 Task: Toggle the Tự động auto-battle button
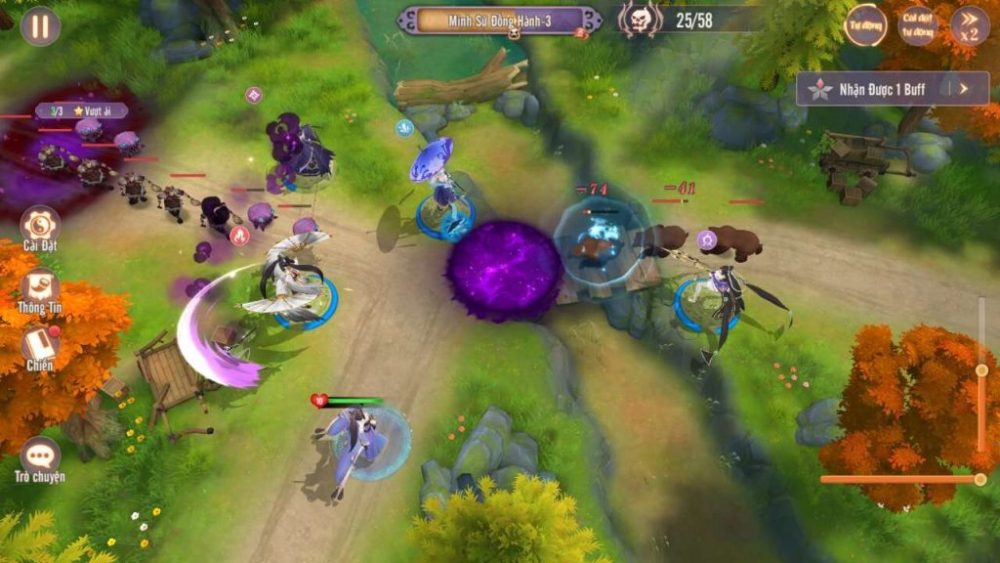coord(865,26)
